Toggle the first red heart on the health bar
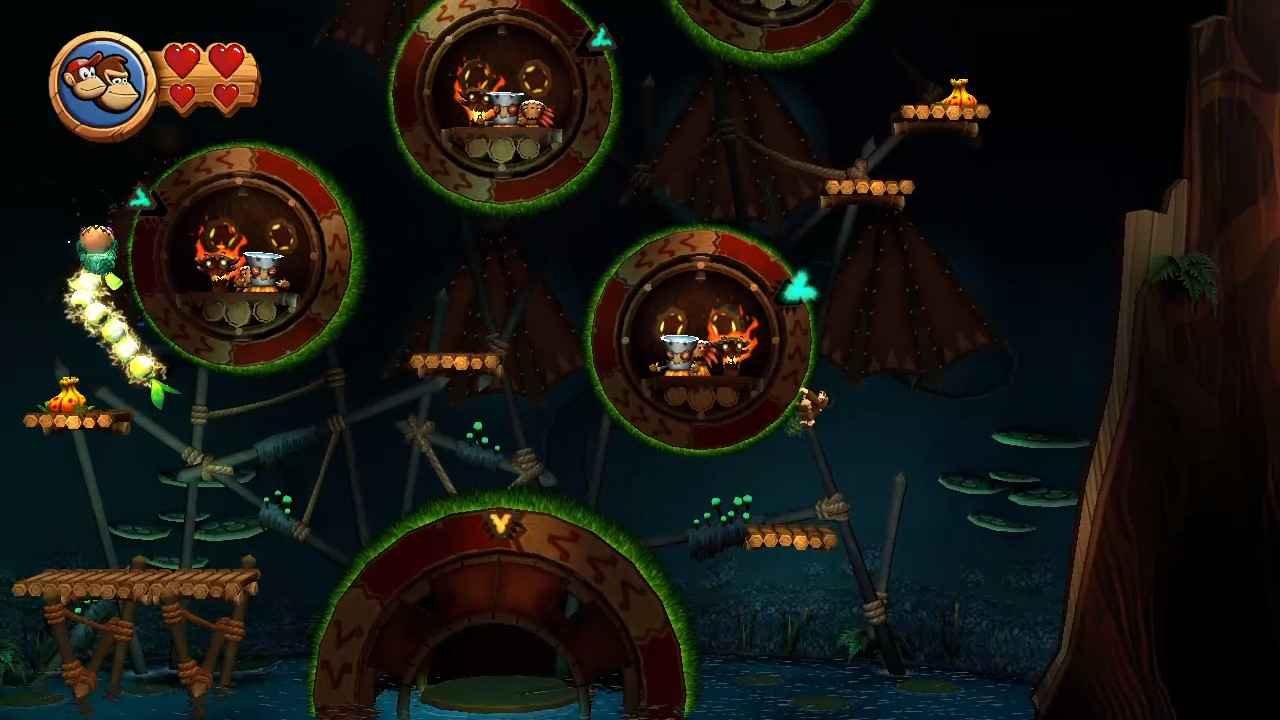1280x720 pixels. click(x=184, y=60)
